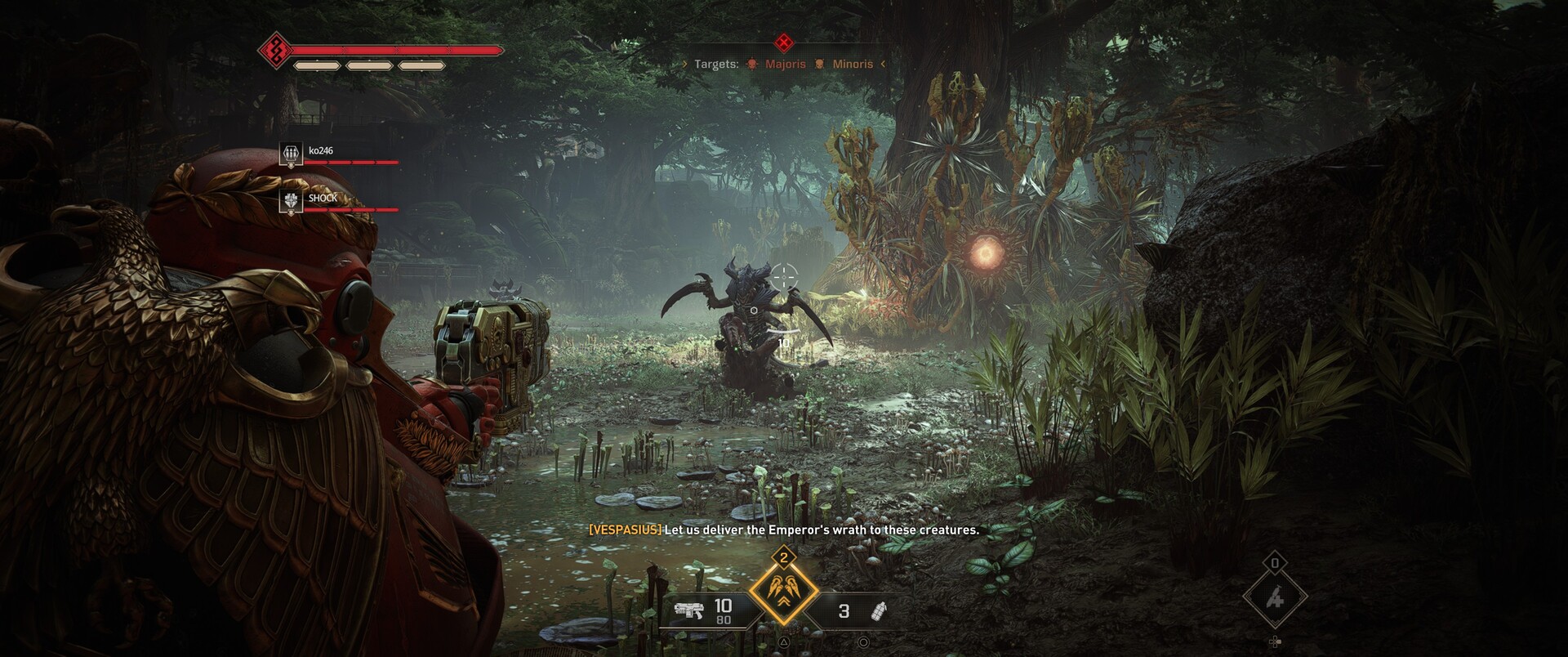The image size is (1568, 657).
Task: Select the Minoris target entry
Action: pyautogui.click(x=844, y=64)
